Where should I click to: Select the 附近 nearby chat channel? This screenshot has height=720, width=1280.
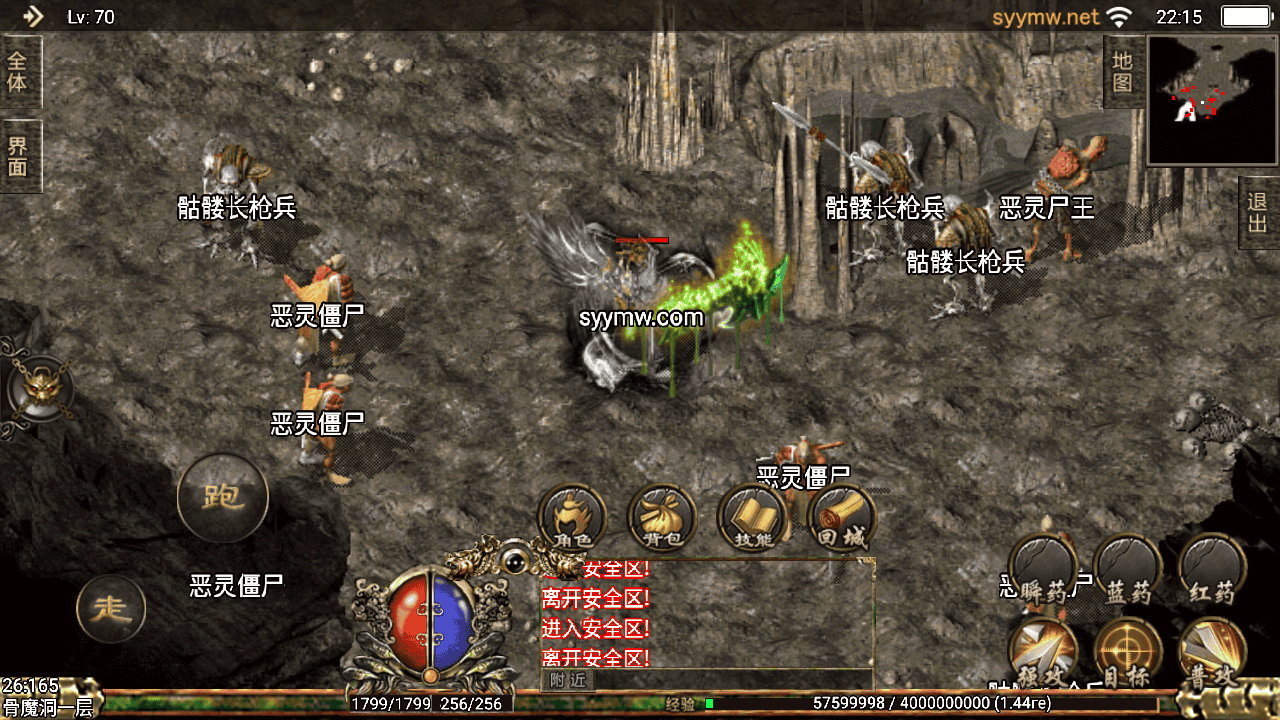(567, 681)
